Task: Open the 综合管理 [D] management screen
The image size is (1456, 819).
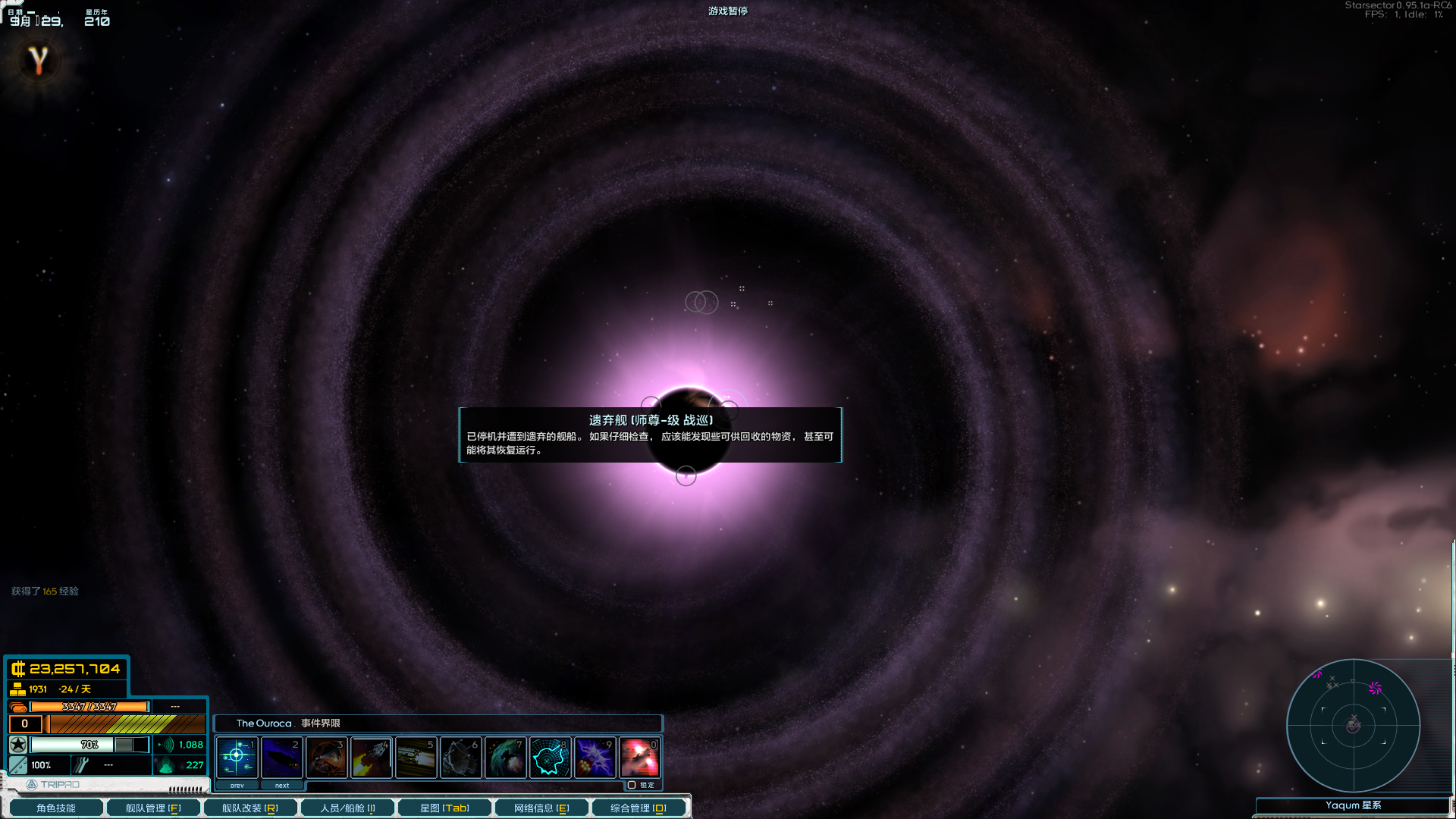Action: pyautogui.click(x=639, y=808)
